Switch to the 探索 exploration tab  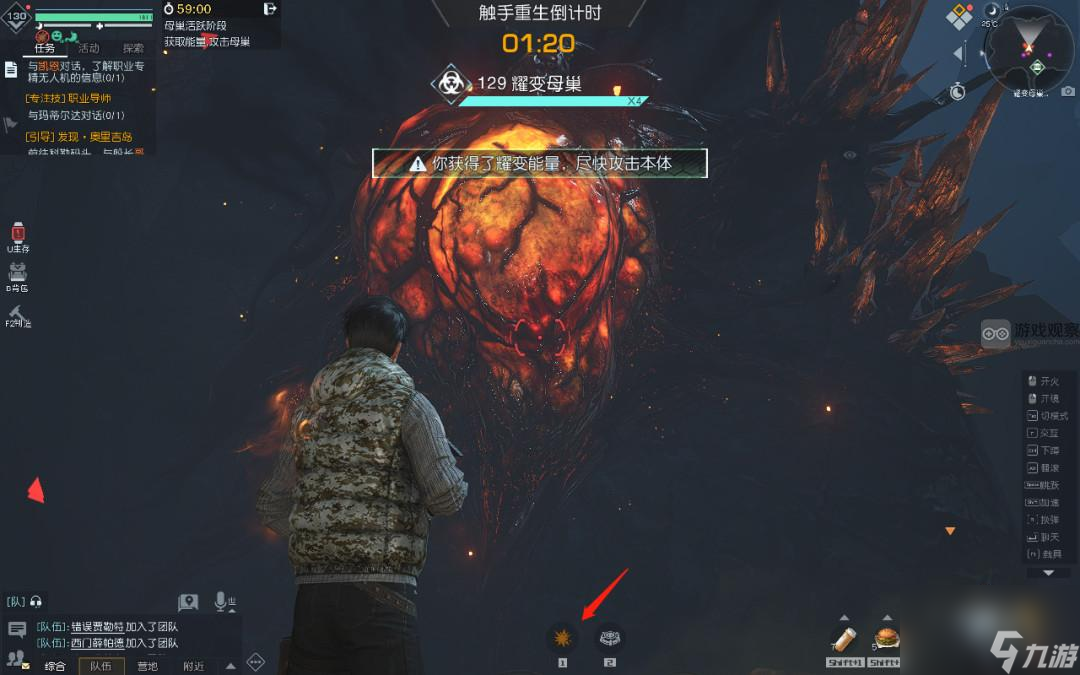click(133, 48)
